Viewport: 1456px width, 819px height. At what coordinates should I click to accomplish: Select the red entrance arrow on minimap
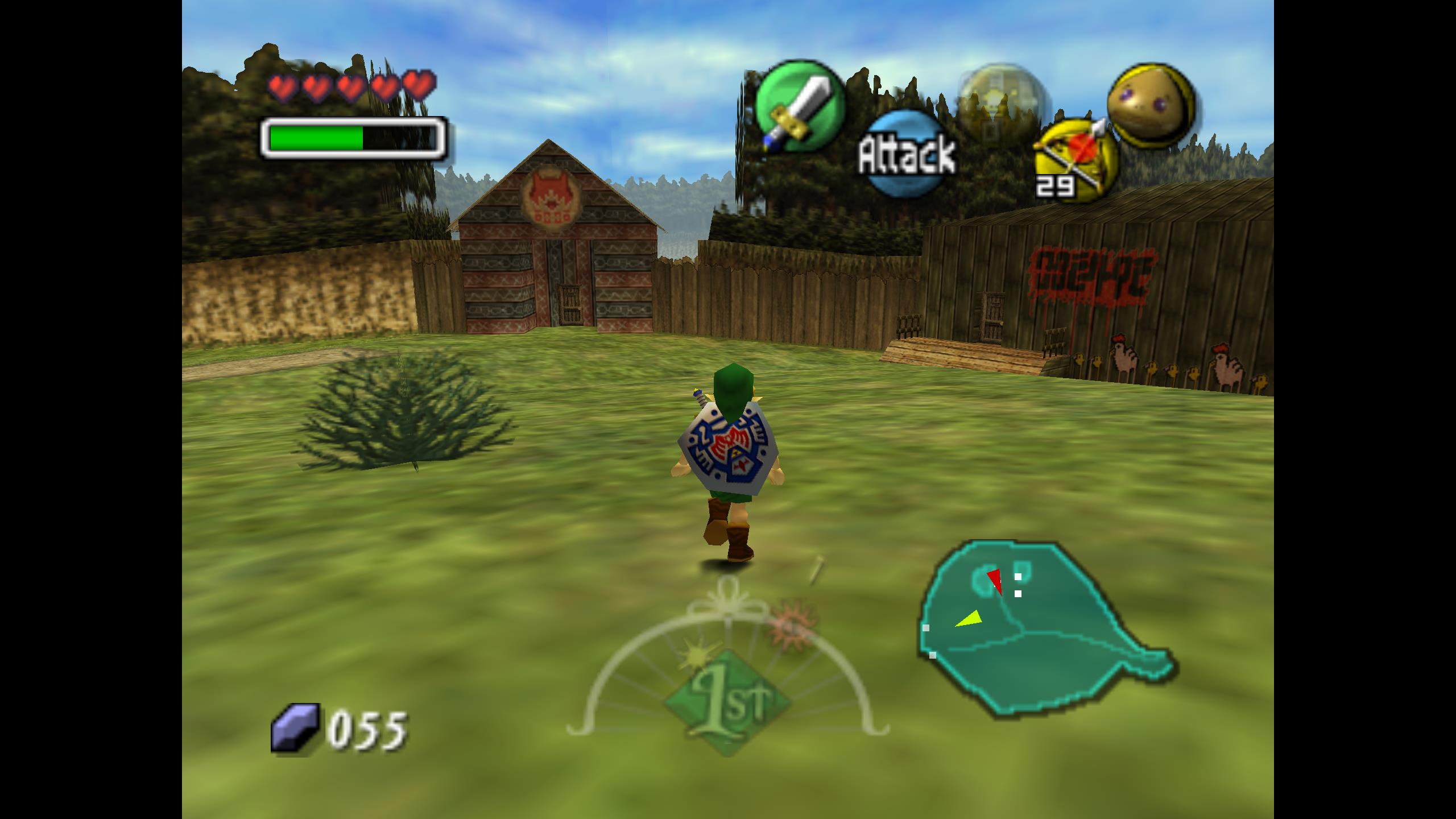996,580
